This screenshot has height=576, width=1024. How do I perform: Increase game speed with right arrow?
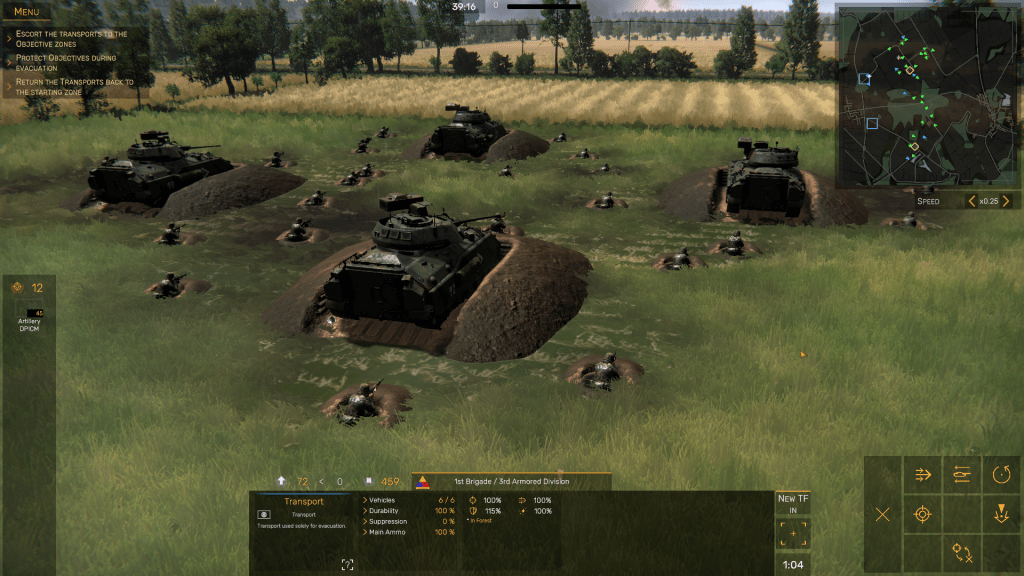1007,201
